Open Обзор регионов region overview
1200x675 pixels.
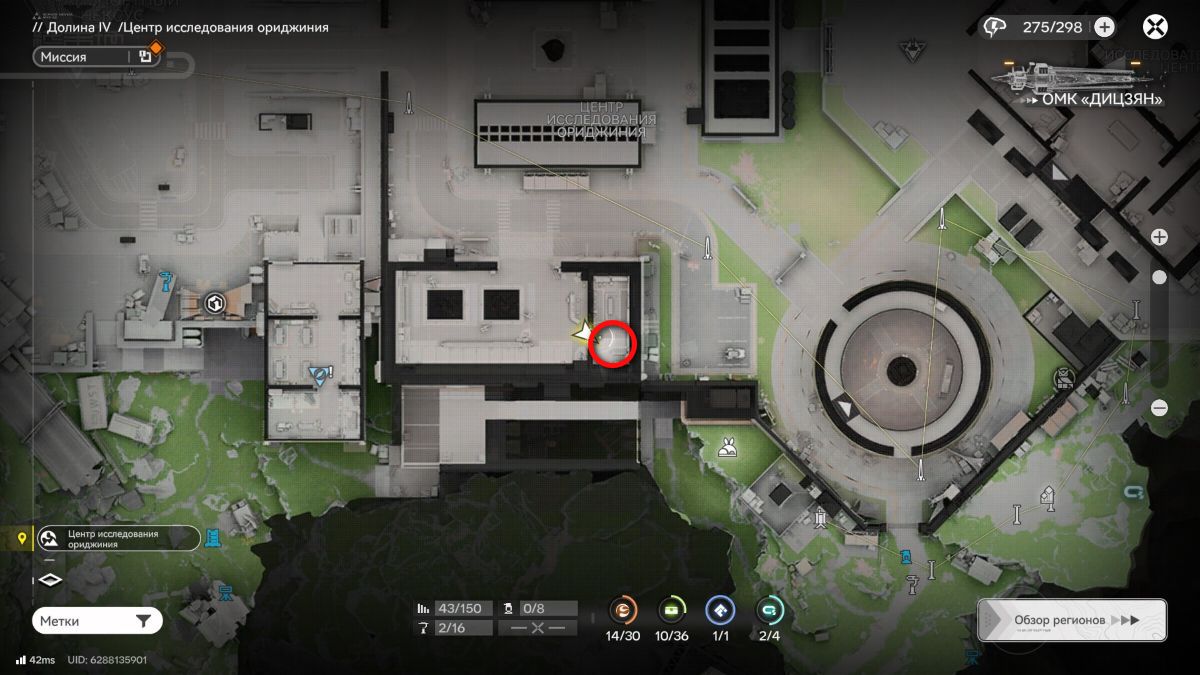click(x=1071, y=620)
